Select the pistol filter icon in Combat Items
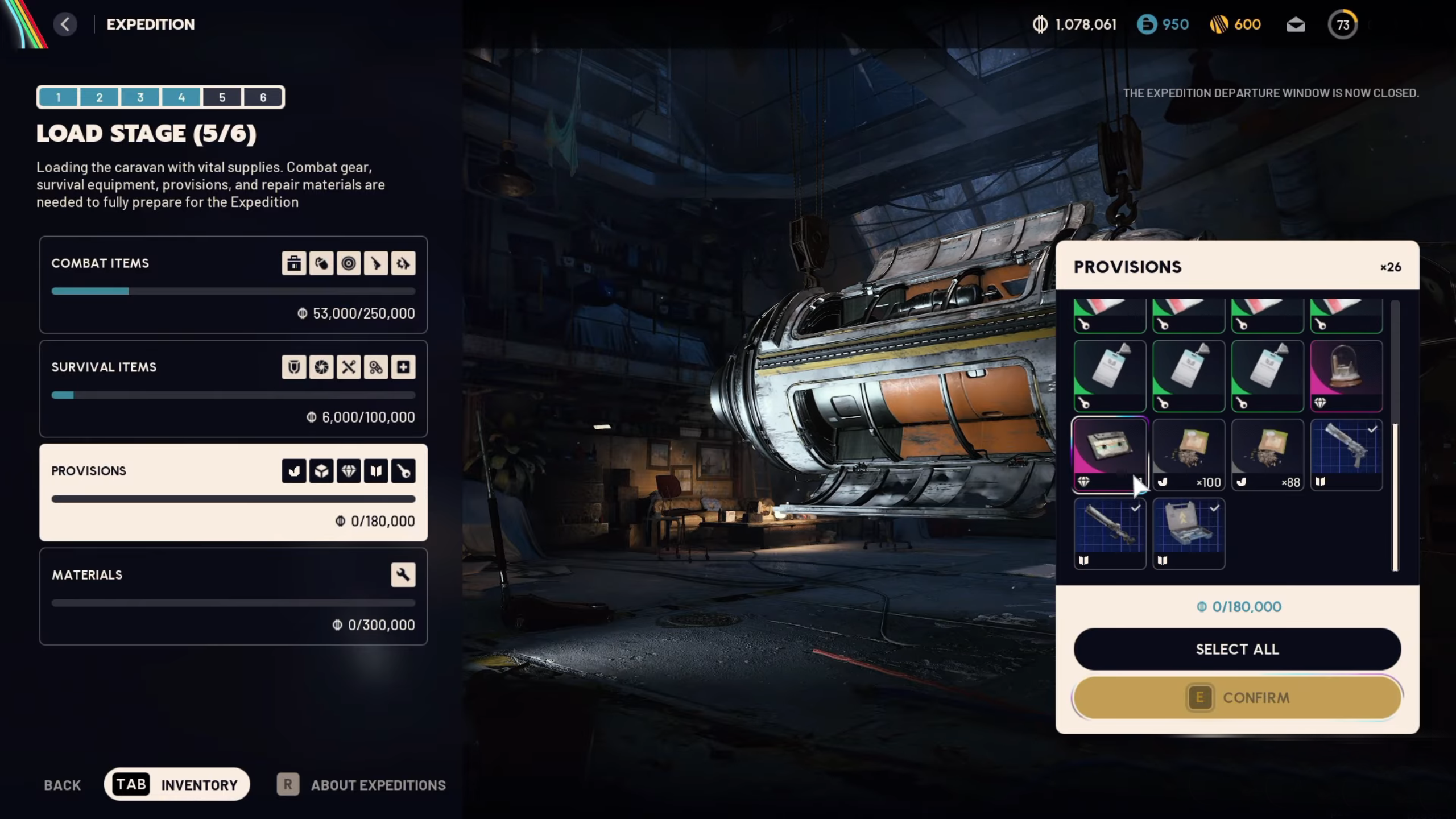Image resolution: width=1456 pixels, height=819 pixels. click(376, 263)
